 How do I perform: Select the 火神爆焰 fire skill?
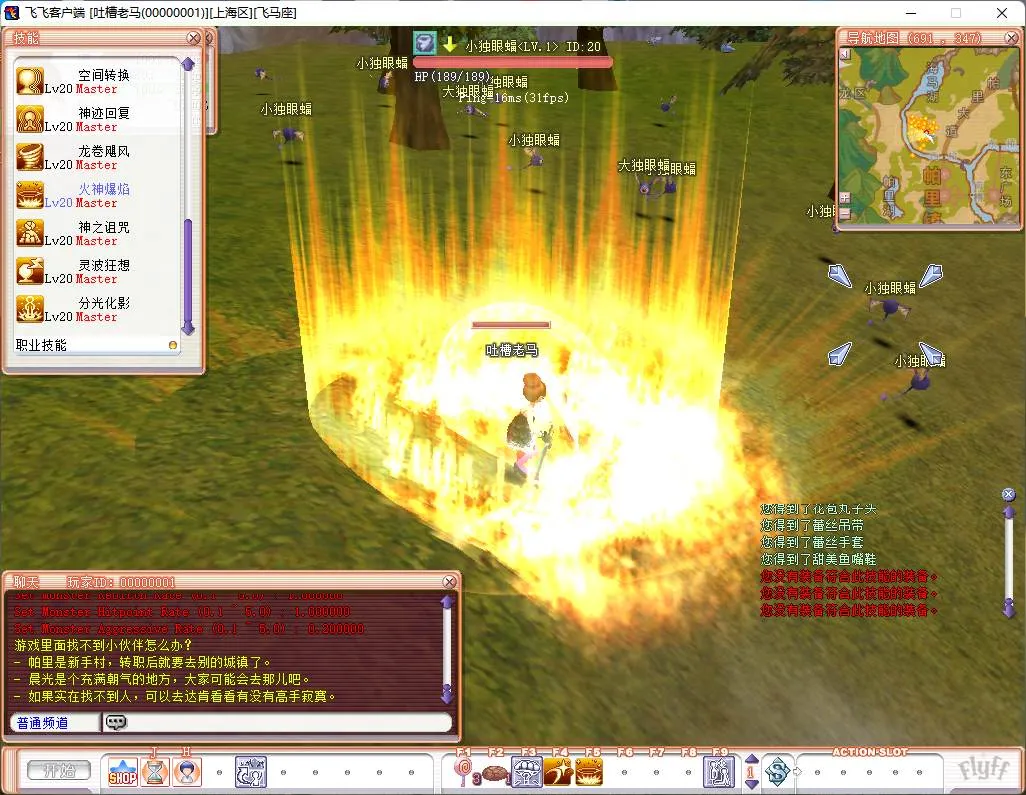pos(30,195)
